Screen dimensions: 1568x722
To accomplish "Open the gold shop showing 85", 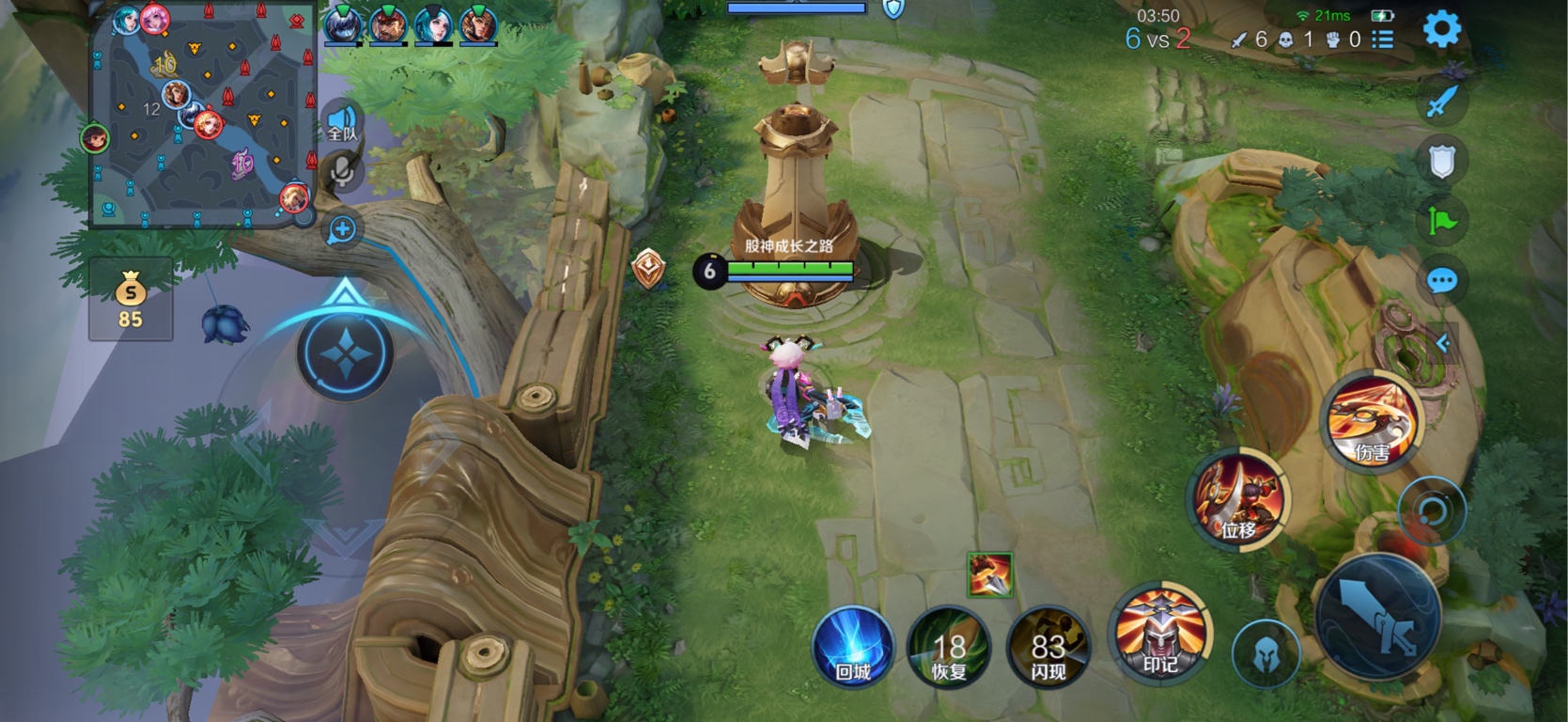I will (x=131, y=298).
